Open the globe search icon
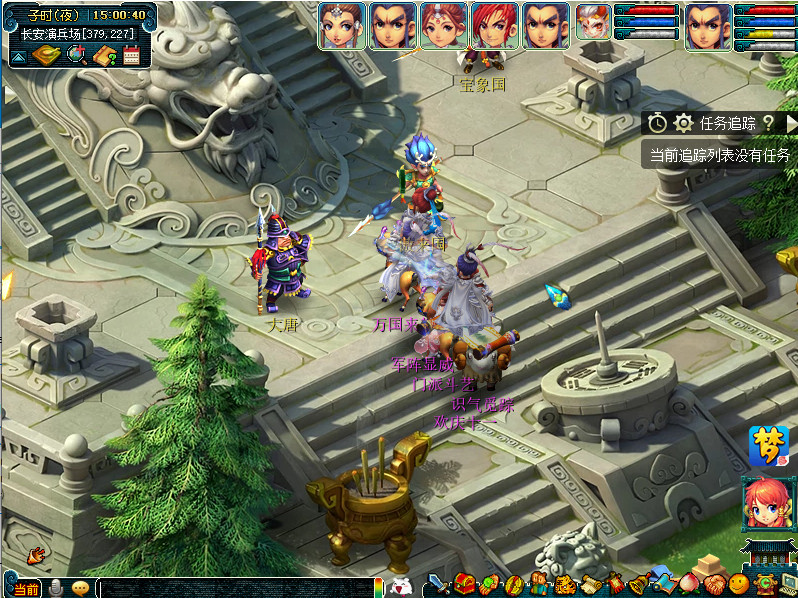The width and height of the screenshot is (798, 598). coord(76,56)
